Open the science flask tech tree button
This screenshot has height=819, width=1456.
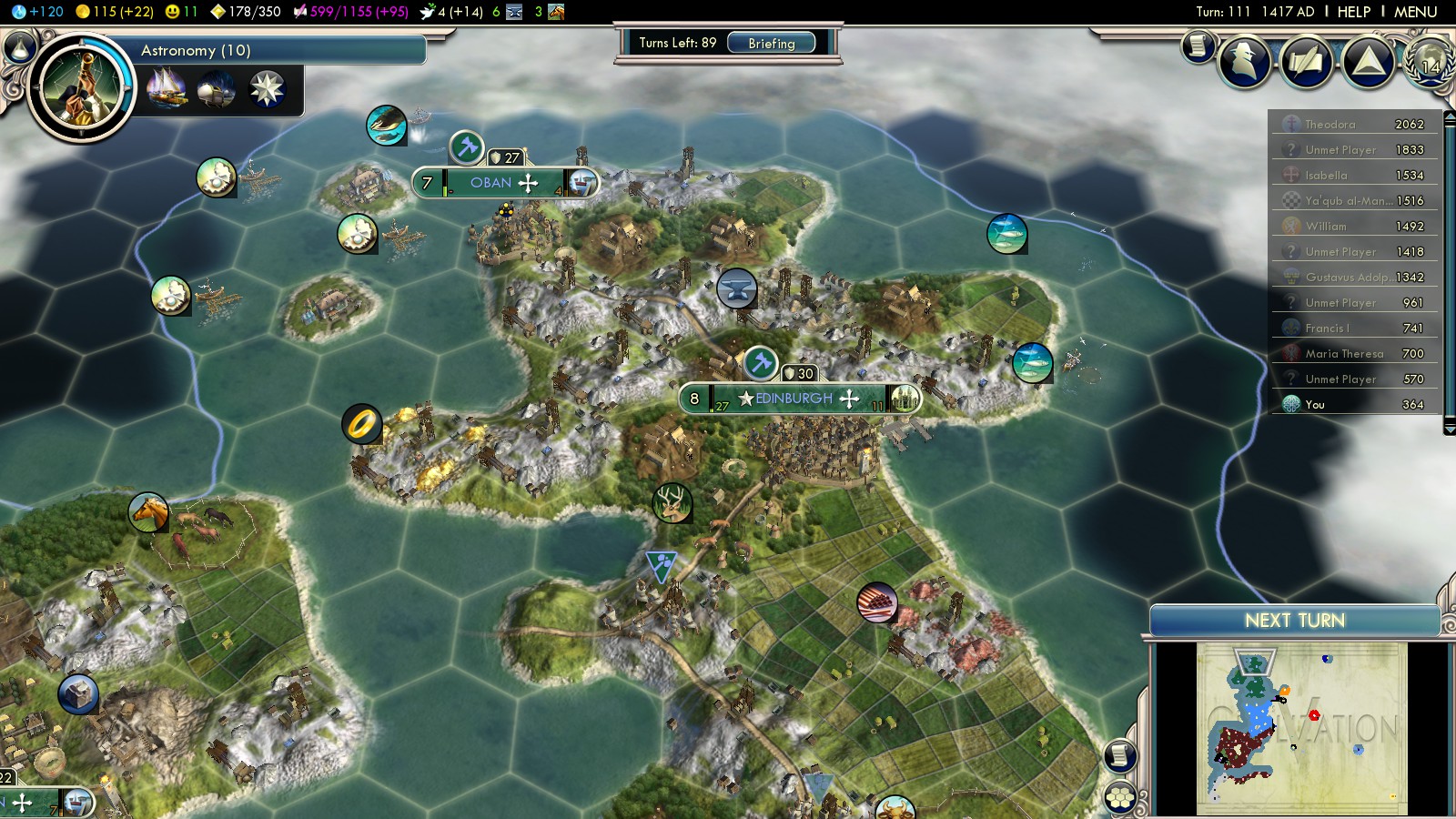pyautogui.click(x=18, y=47)
